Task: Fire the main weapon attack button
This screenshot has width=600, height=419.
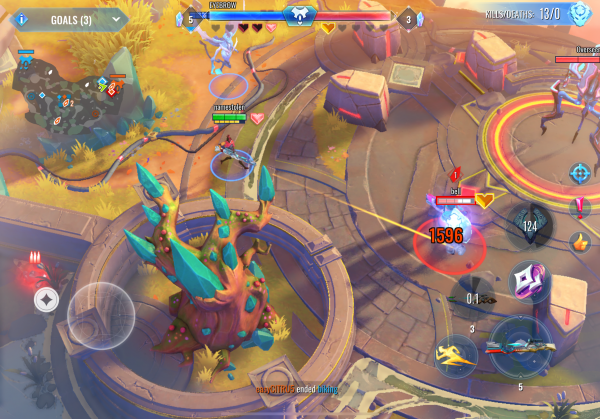Action: (520, 347)
